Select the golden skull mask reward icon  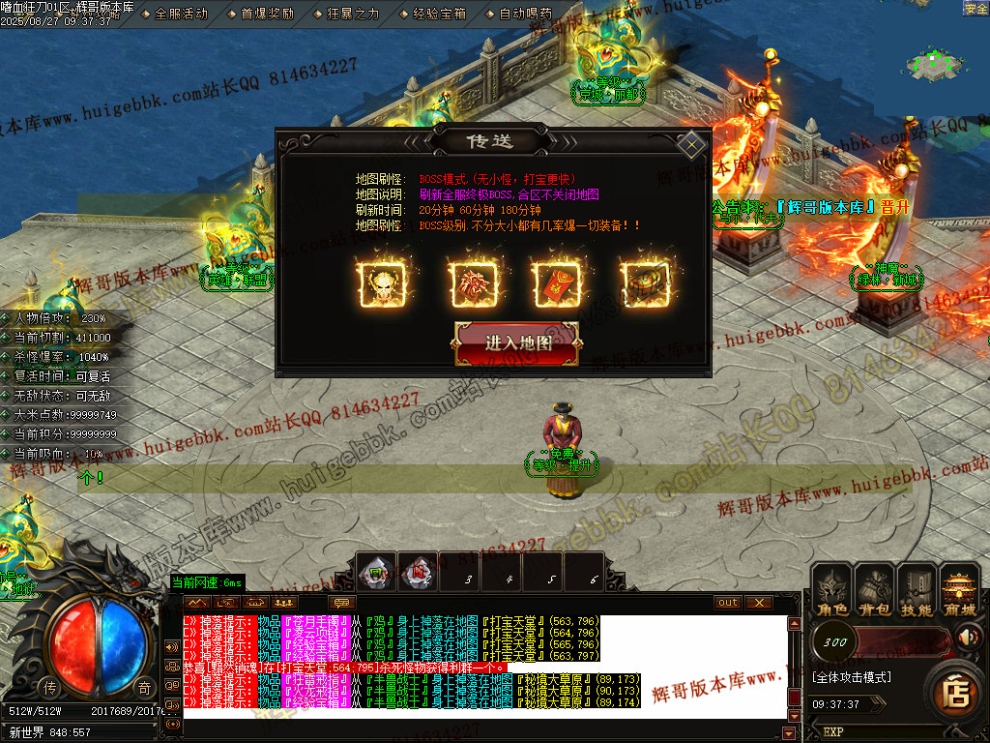[x=382, y=284]
